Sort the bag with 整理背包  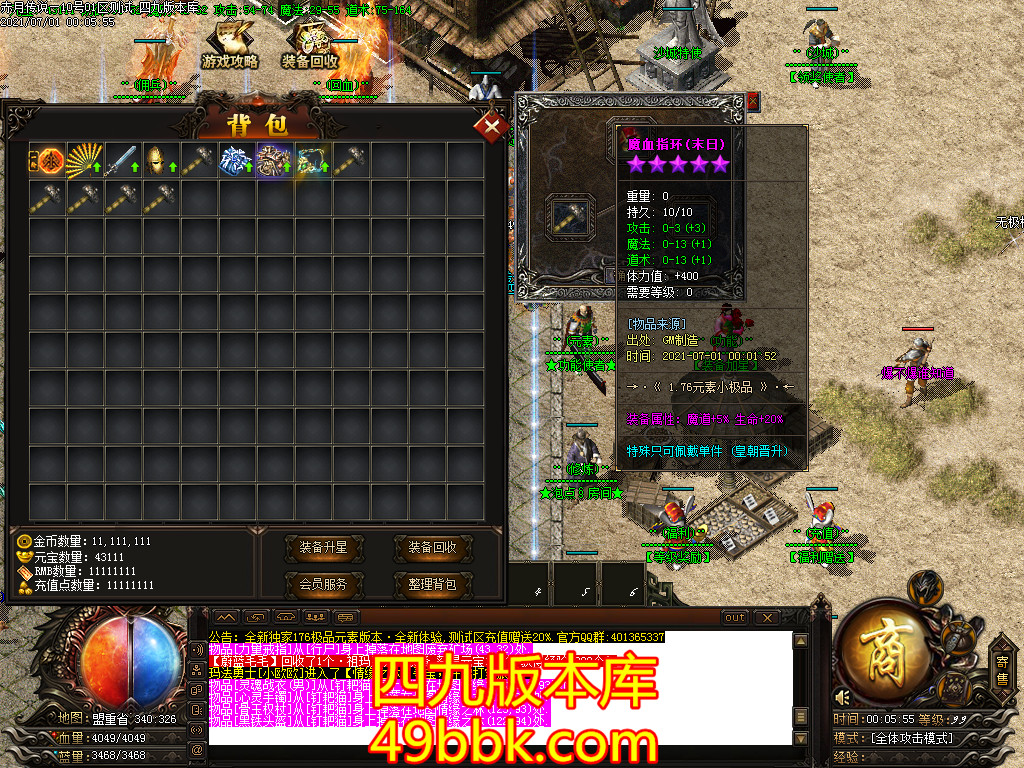tap(432, 584)
